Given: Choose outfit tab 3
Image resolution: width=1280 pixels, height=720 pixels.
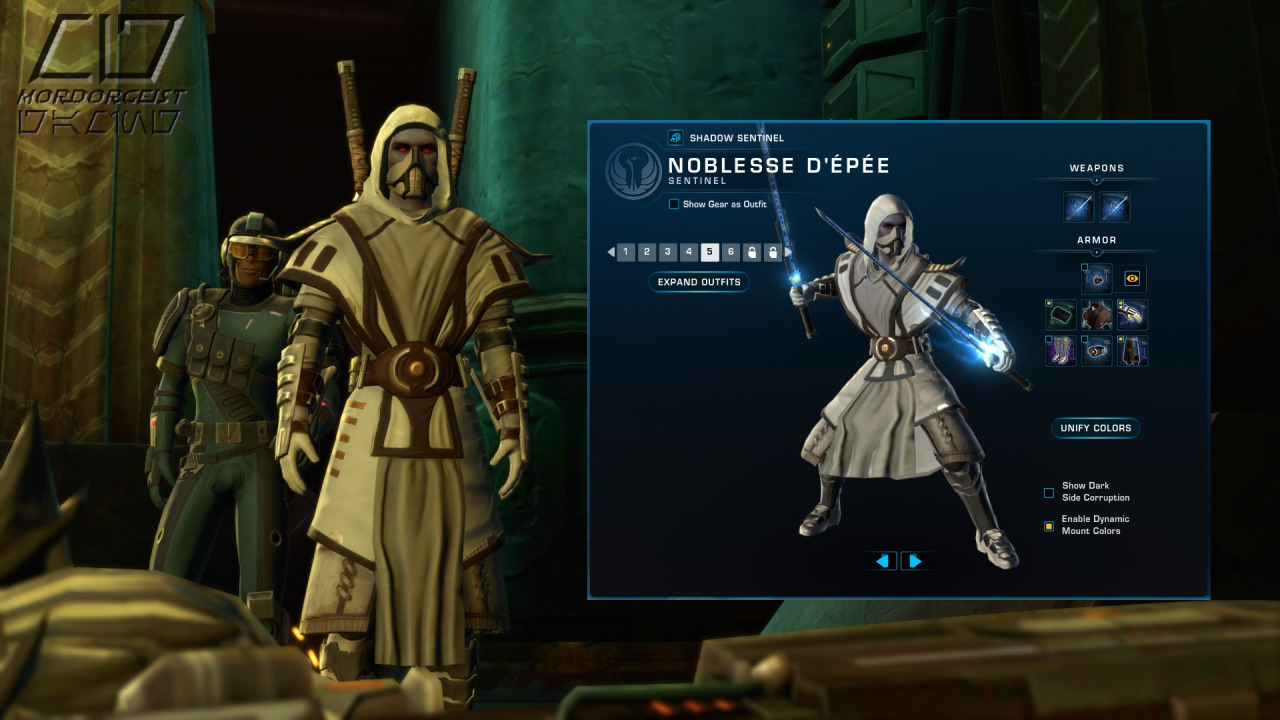Looking at the screenshot, I should (x=668, y=252).
